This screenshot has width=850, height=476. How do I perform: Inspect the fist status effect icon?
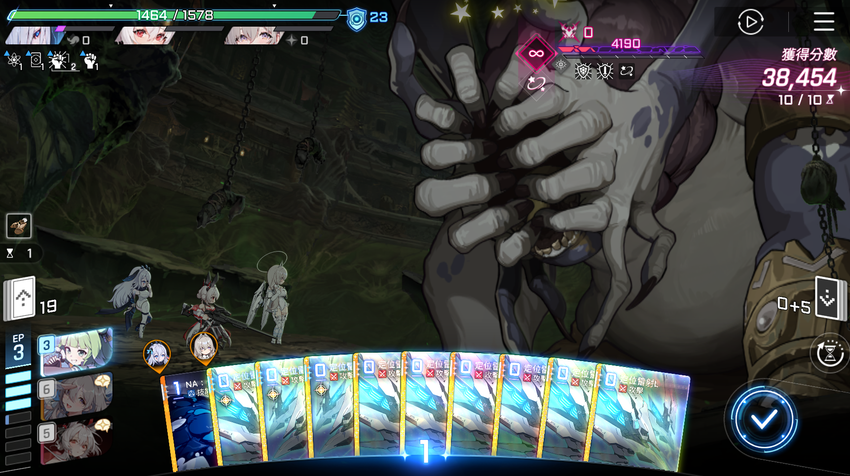pyautogui.click(x=89, y=62)
